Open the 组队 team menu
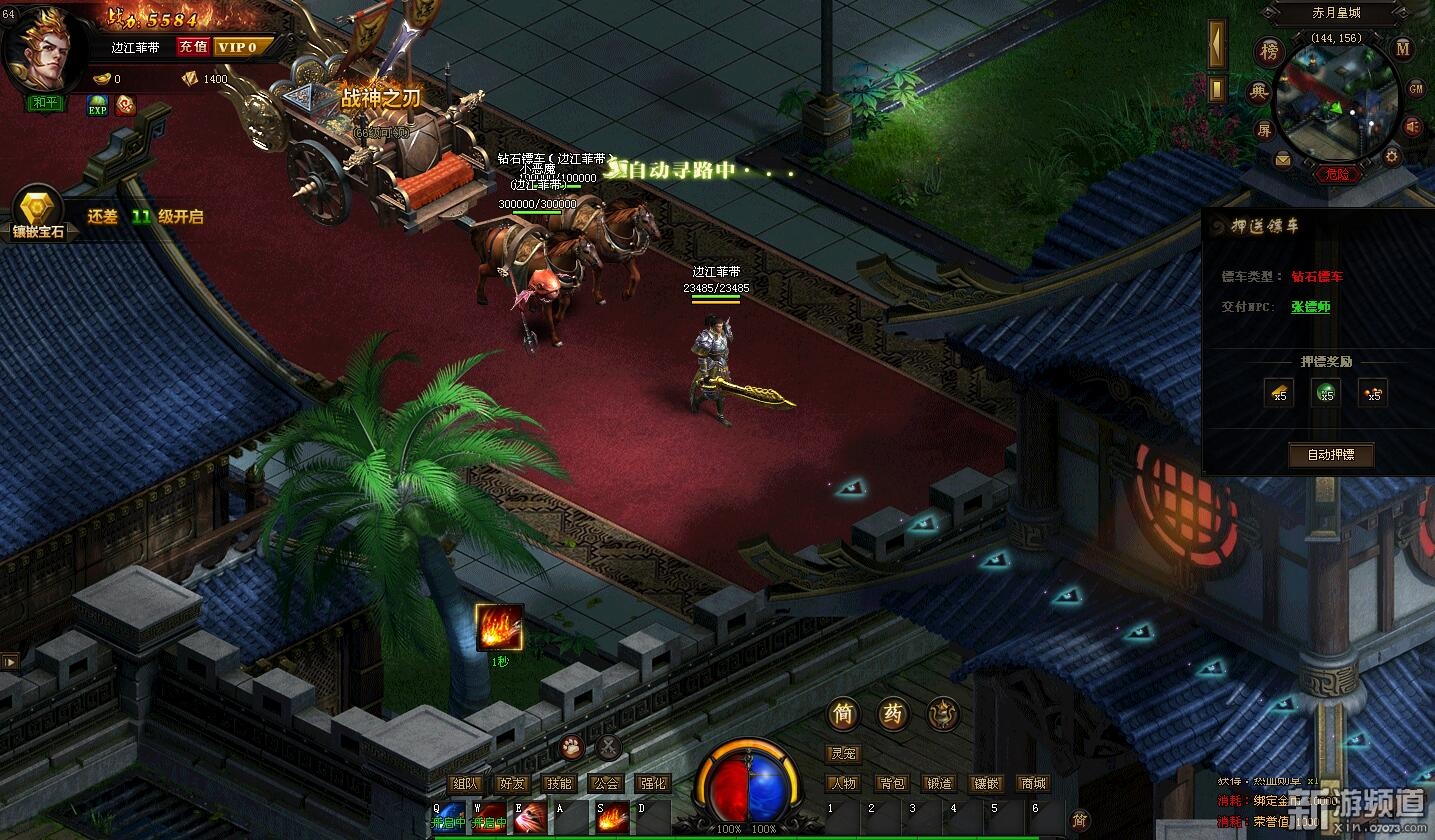The image size is (1435, 840). click(x=466, y=784)
